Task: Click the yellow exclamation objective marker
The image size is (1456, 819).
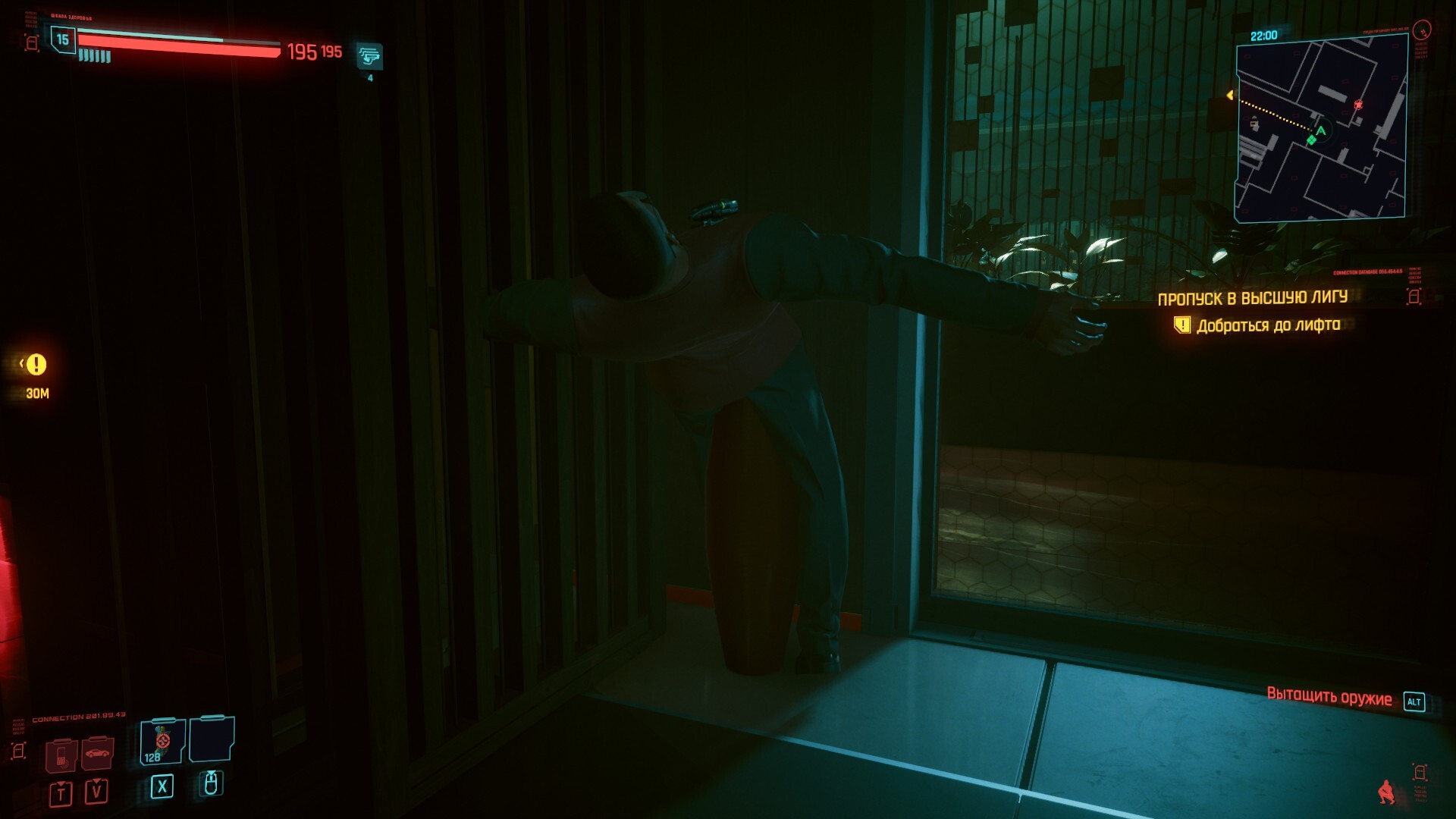Action: [36, 365]
